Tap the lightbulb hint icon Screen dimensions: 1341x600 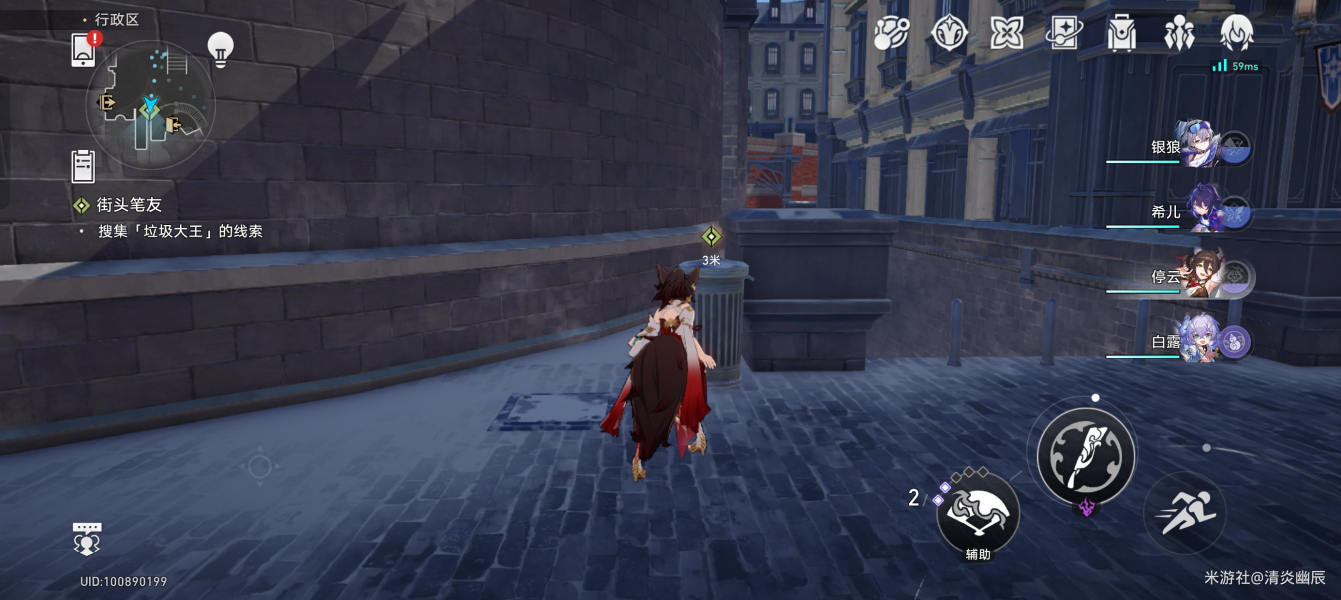coord(220,47)
